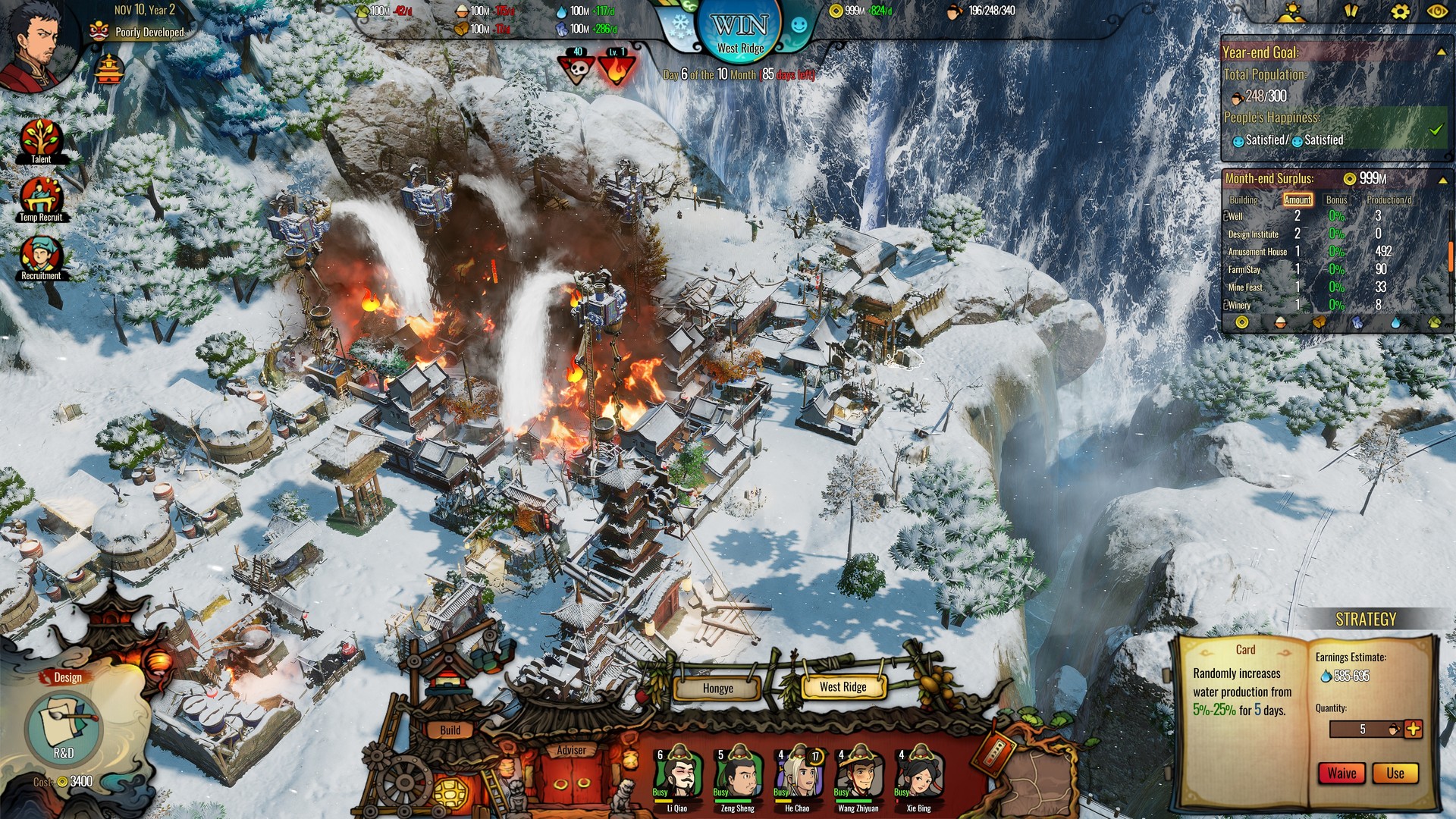Viewport: 1456px width, 819px height.
Task: Open the Adviser building doors
Action: 572,780
